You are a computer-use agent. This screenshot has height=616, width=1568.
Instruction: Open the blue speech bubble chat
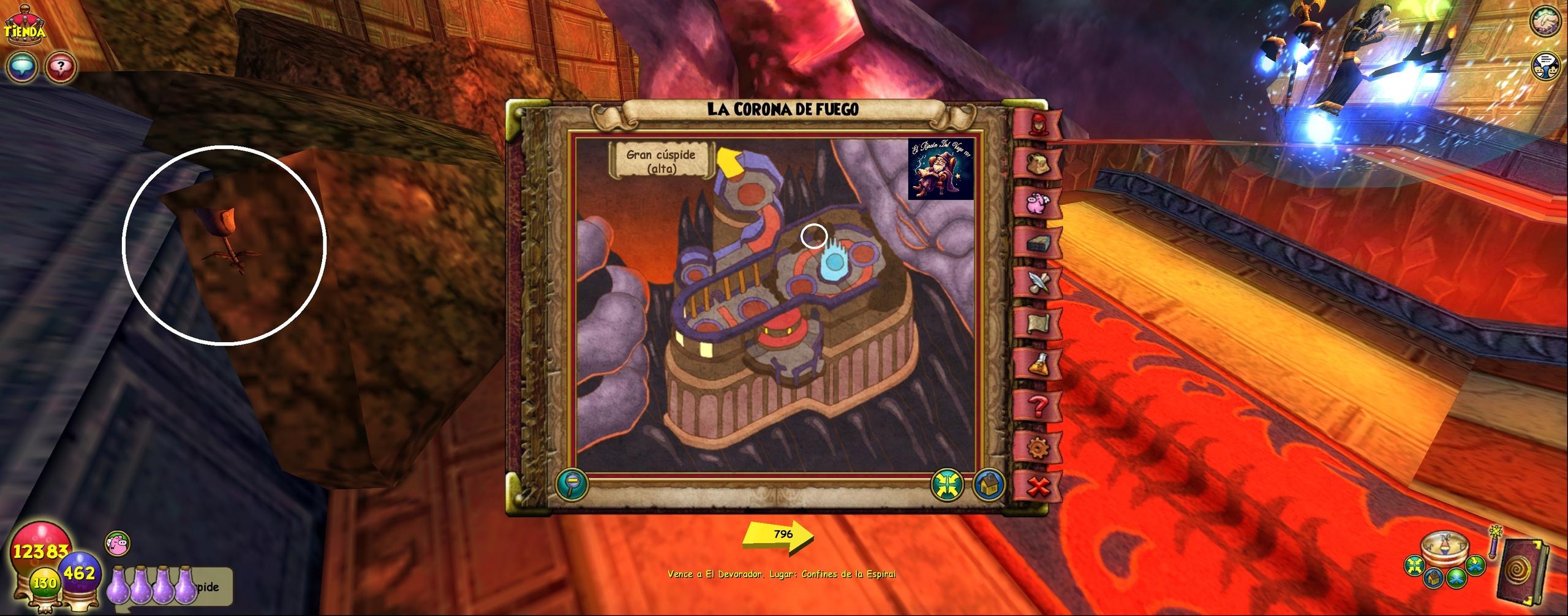[23, 67]
